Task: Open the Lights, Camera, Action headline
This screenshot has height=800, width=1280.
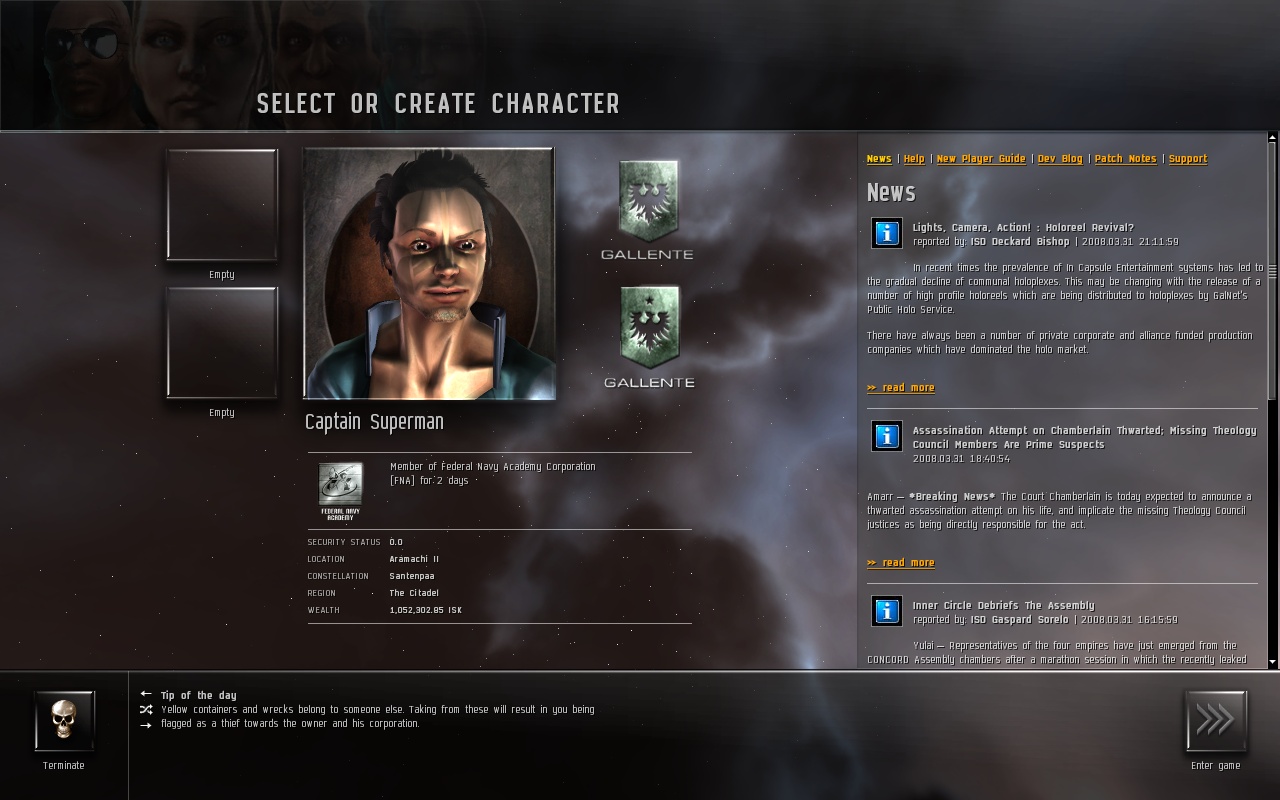Action: (x=1023, y=228)
